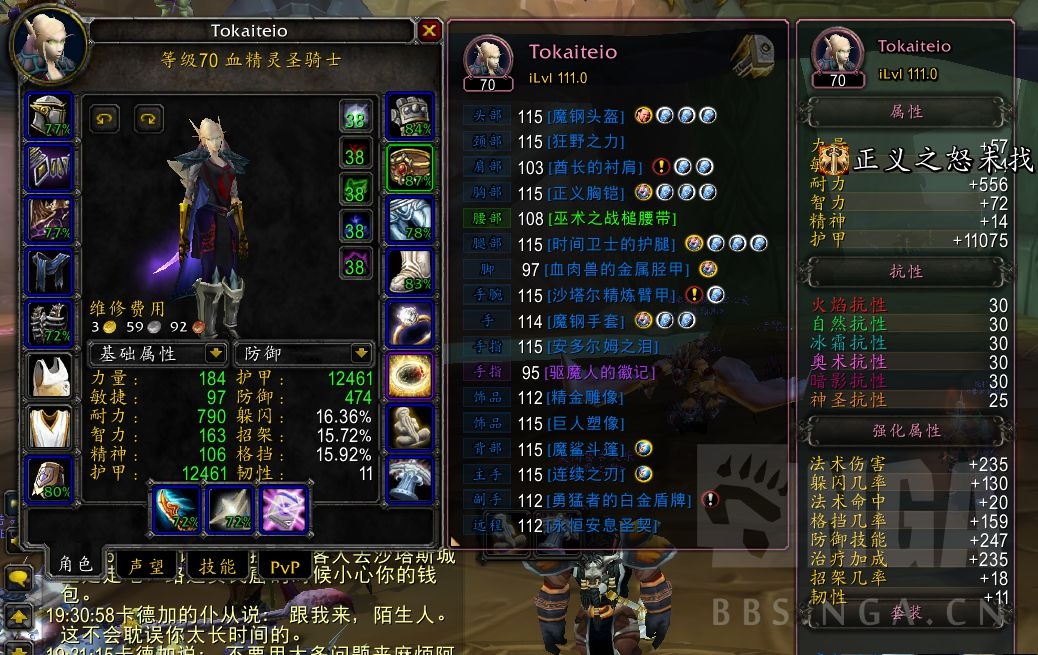Click the tabard equipment slot
The height and width of the screenshot is (655, 1038).
[49, 428]
